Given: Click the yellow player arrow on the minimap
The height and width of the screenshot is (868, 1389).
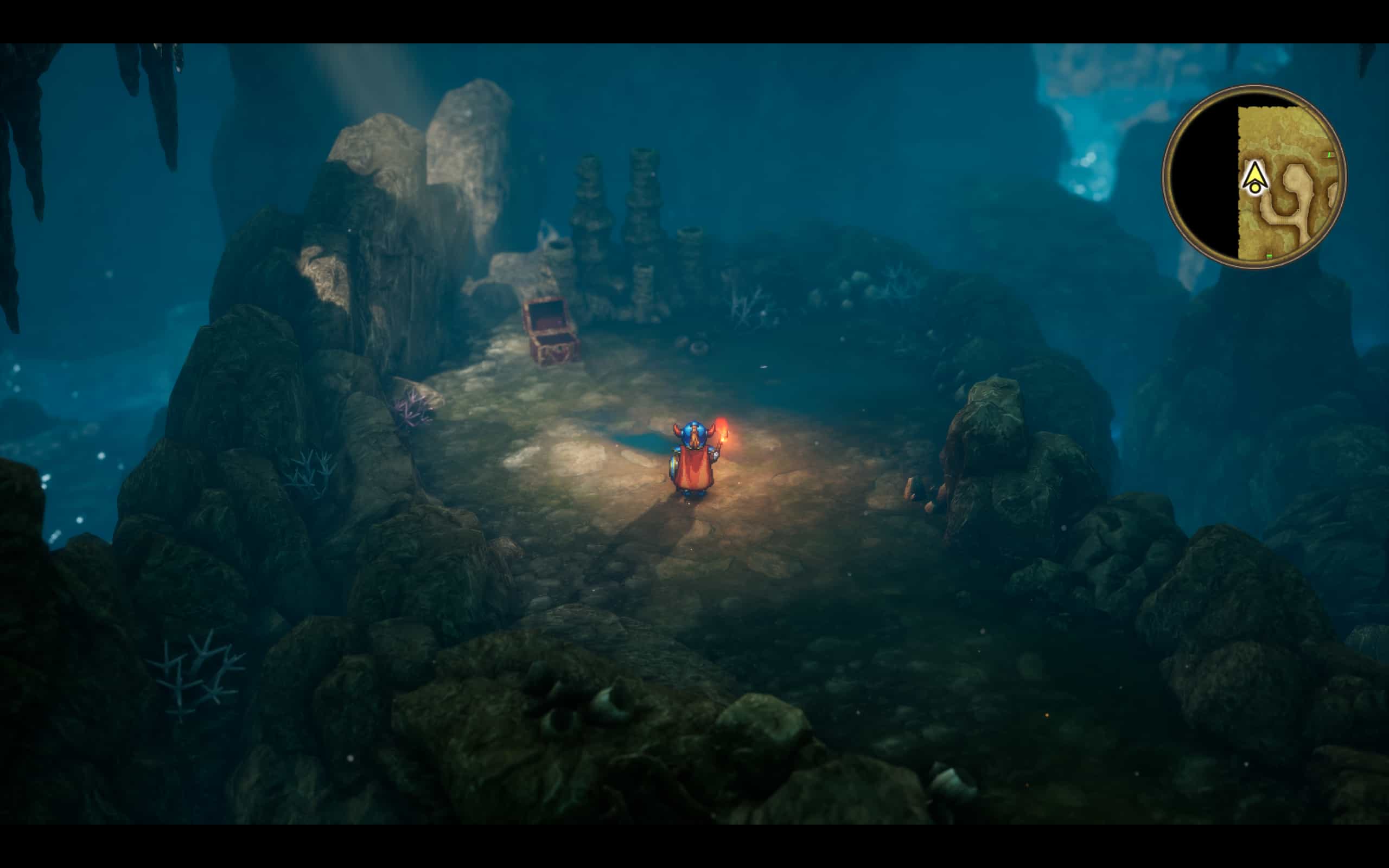Looking at the screenshot, I should coord(1254,176).
